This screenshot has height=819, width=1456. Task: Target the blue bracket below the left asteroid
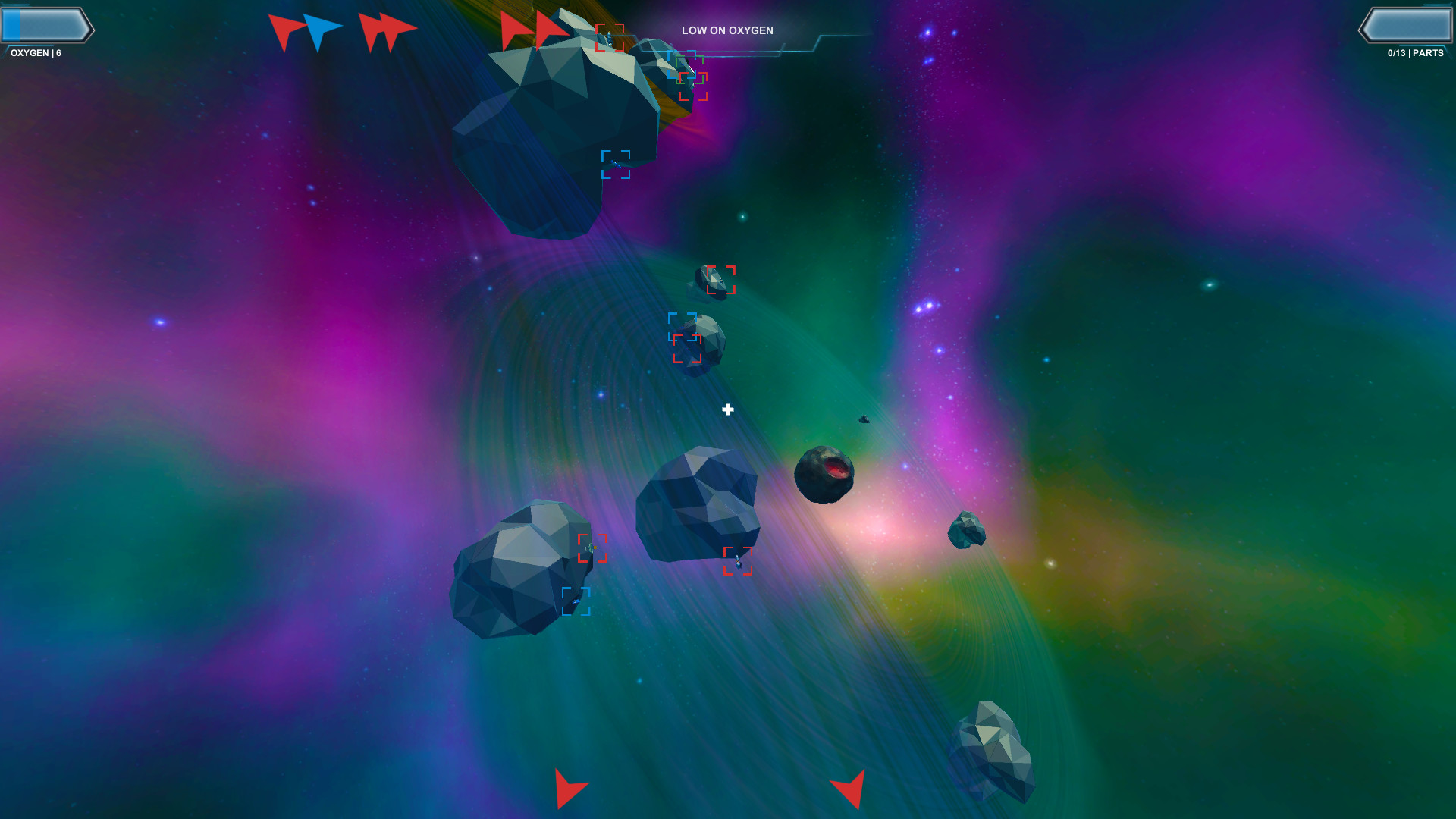(578, 603)
